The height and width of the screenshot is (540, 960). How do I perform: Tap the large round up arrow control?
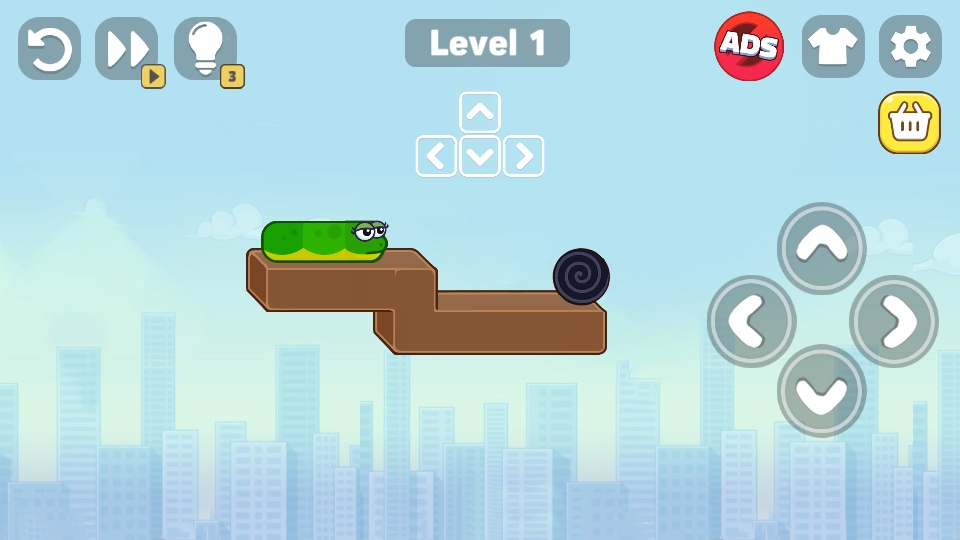822,248
